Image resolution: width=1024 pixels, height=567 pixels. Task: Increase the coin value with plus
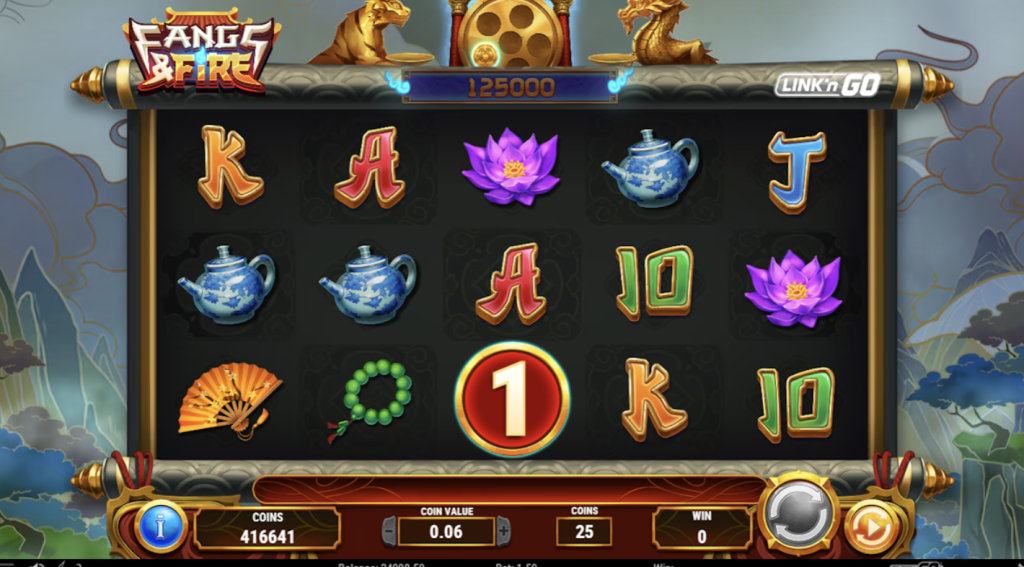pos(504,531)
